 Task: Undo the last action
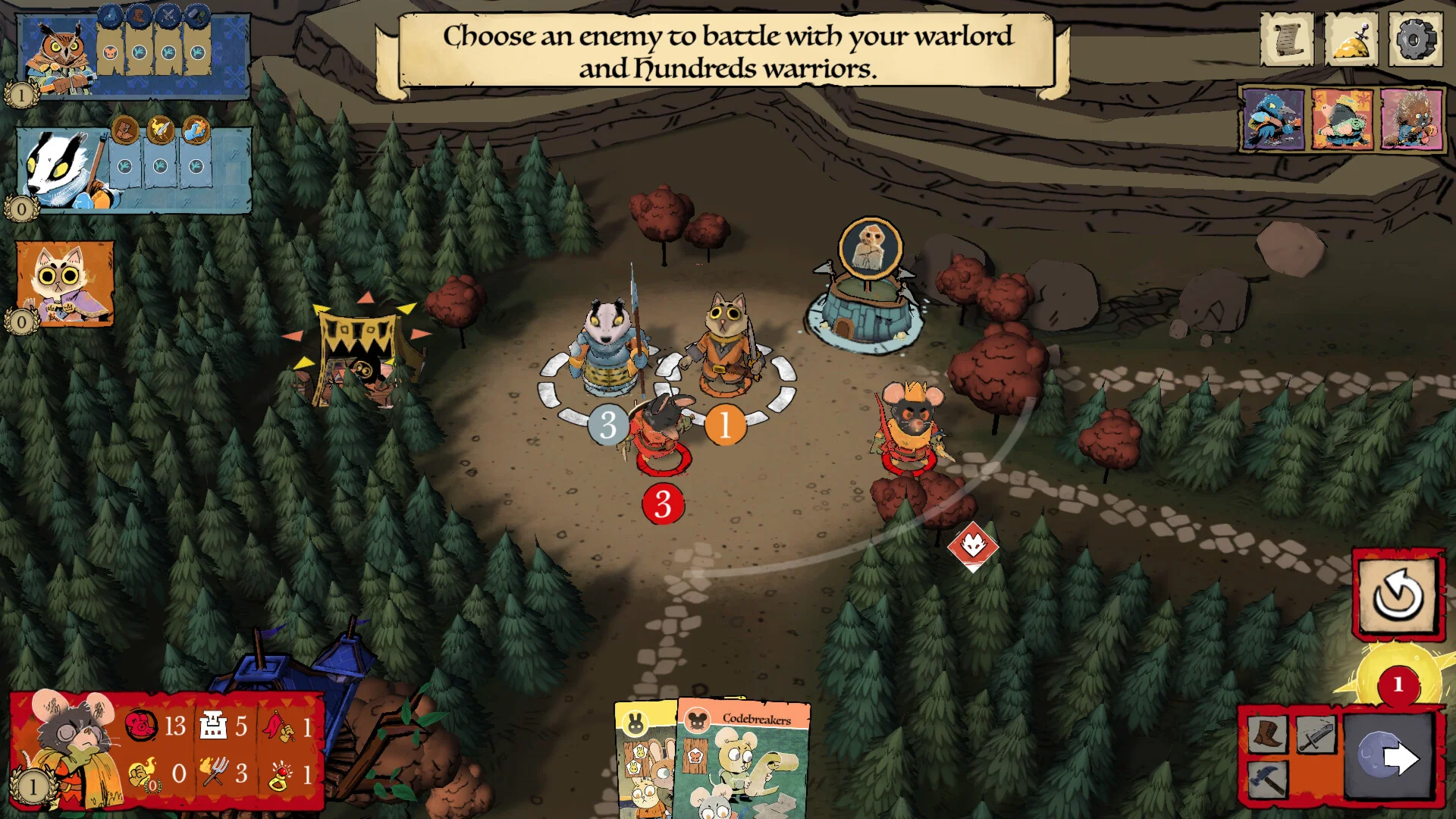1398,595
